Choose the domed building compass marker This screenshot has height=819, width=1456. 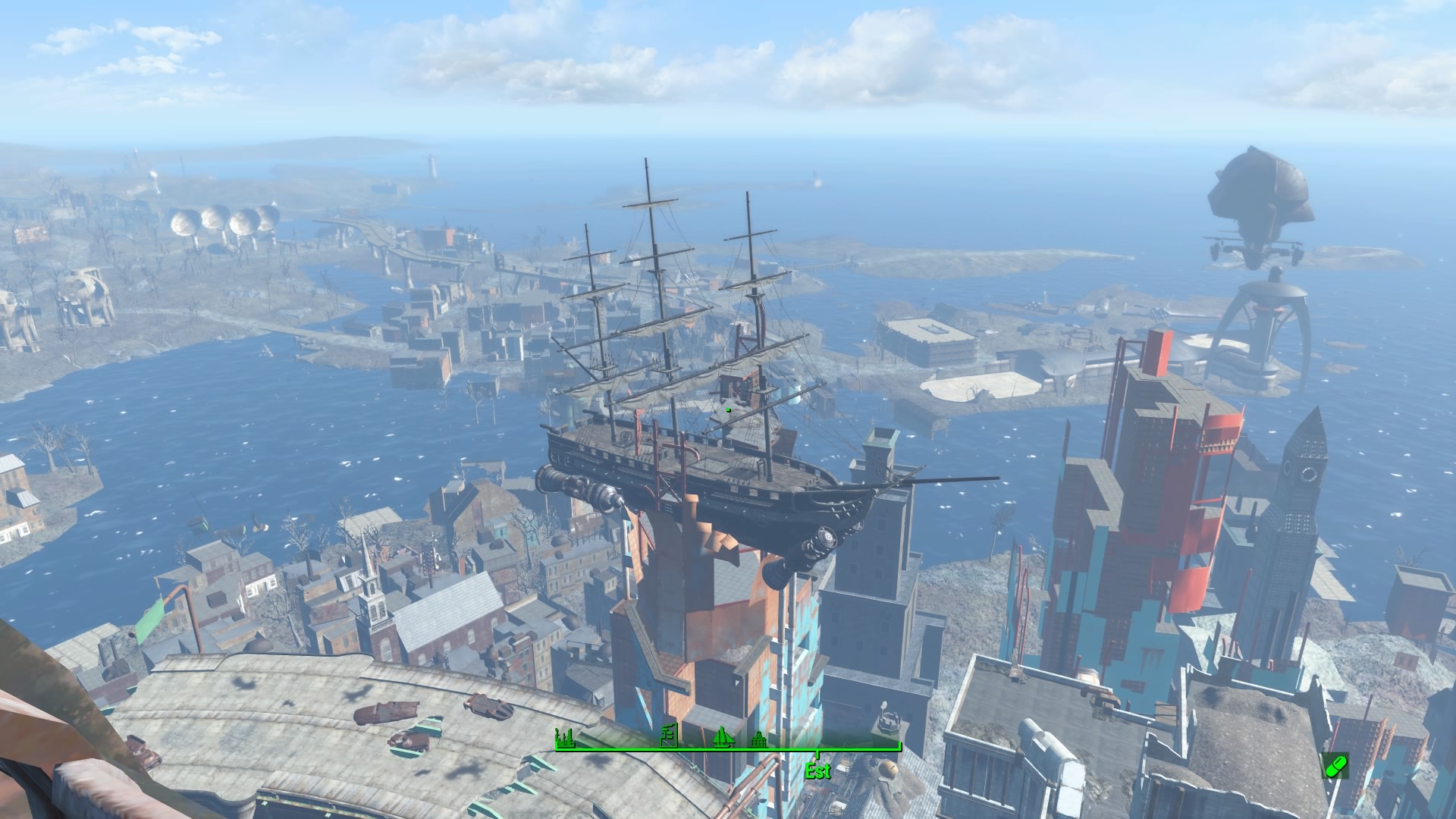[758, 739]
